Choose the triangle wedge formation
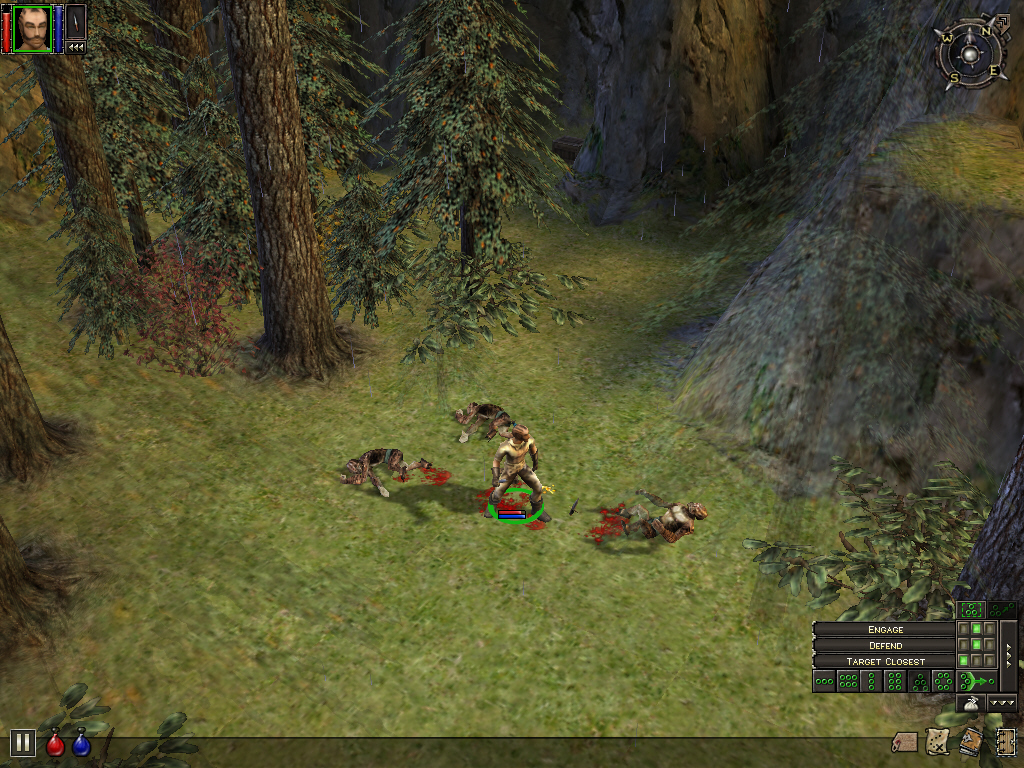The height and width of the screenshot is (768, 1024). point(920,682)
